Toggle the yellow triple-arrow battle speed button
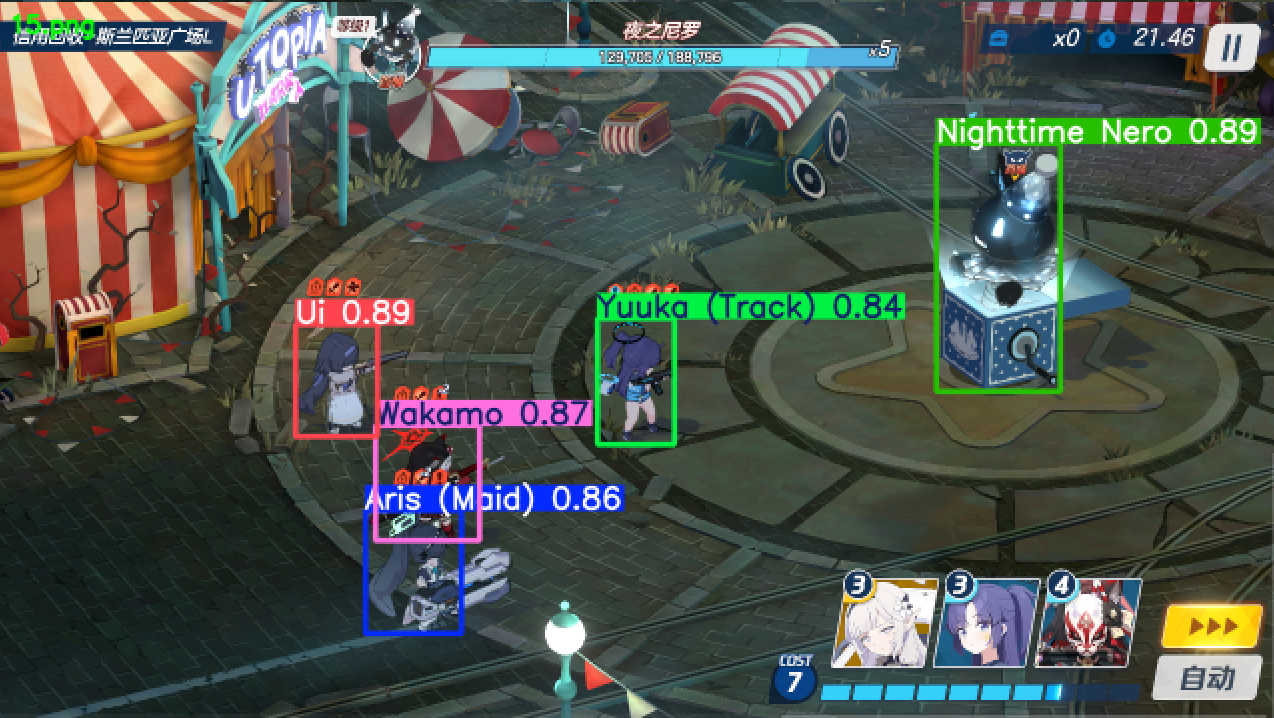The height and width of the screenshot is (718, 1274). click(1212, 627)
